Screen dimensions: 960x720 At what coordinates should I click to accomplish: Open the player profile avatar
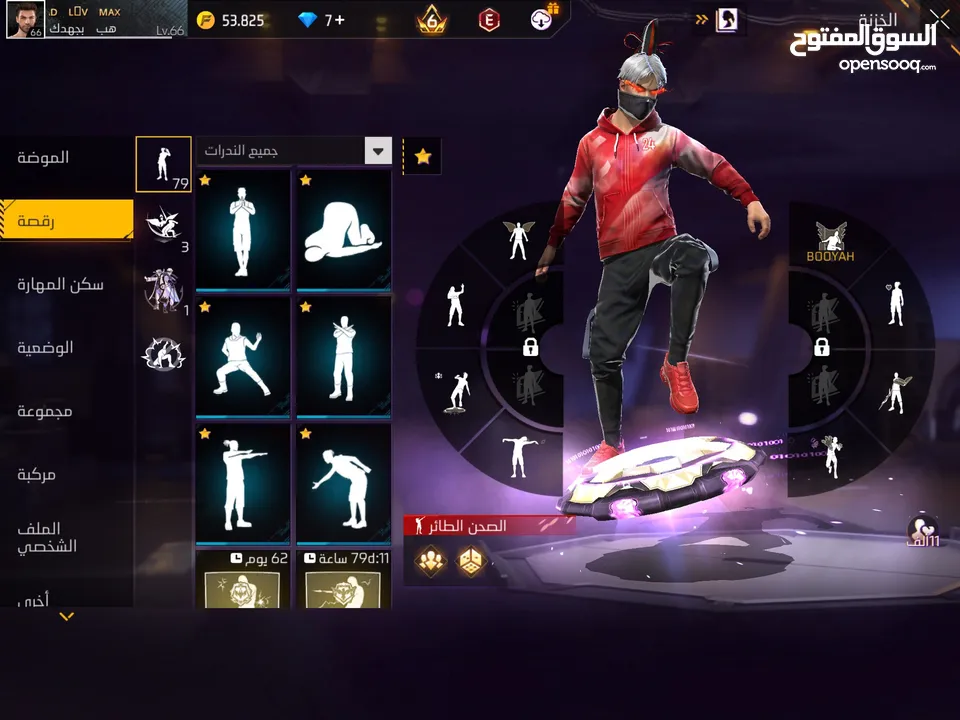click(23, 19)
